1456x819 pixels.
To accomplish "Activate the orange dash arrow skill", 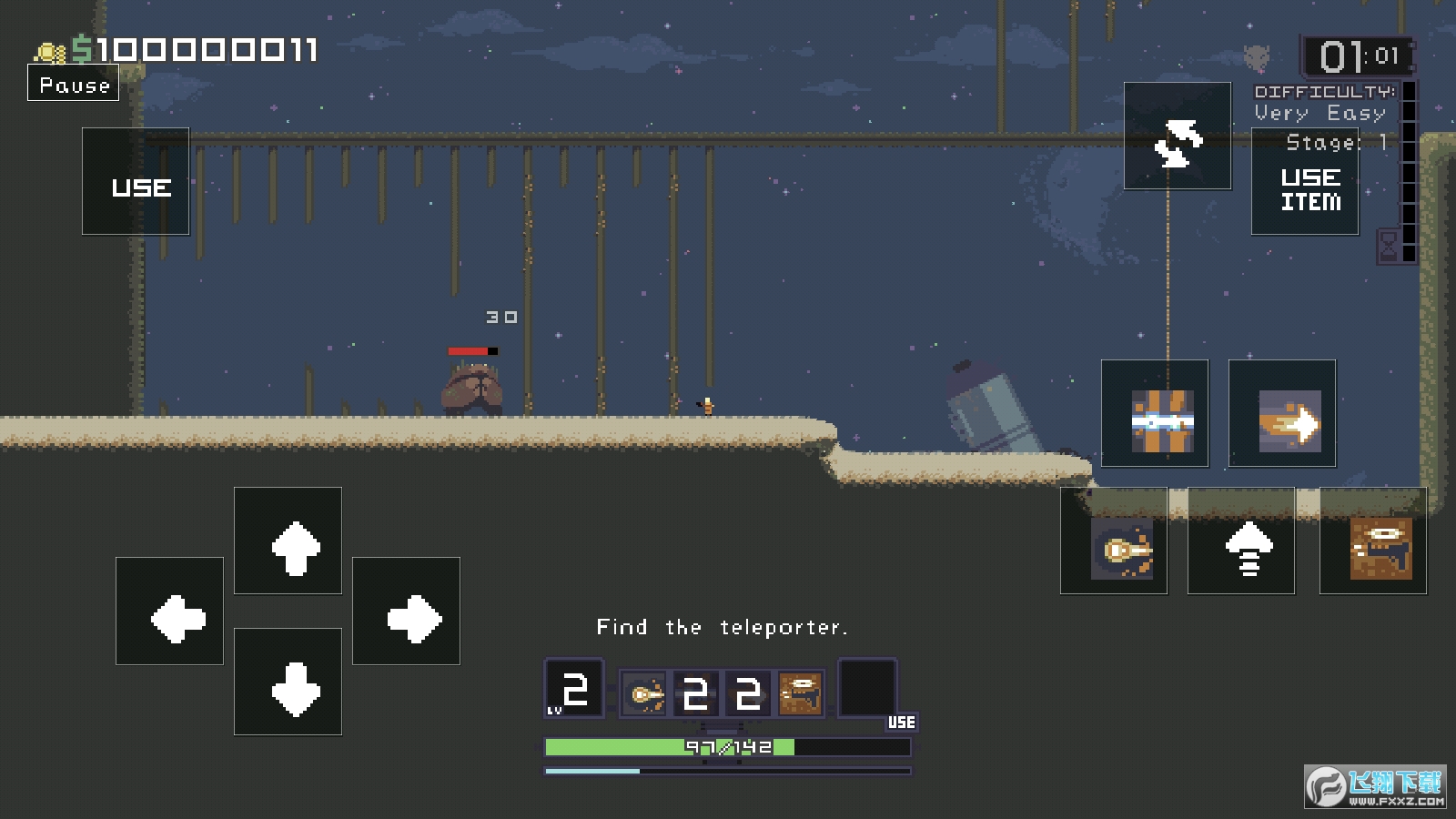I will (1282, 413).
